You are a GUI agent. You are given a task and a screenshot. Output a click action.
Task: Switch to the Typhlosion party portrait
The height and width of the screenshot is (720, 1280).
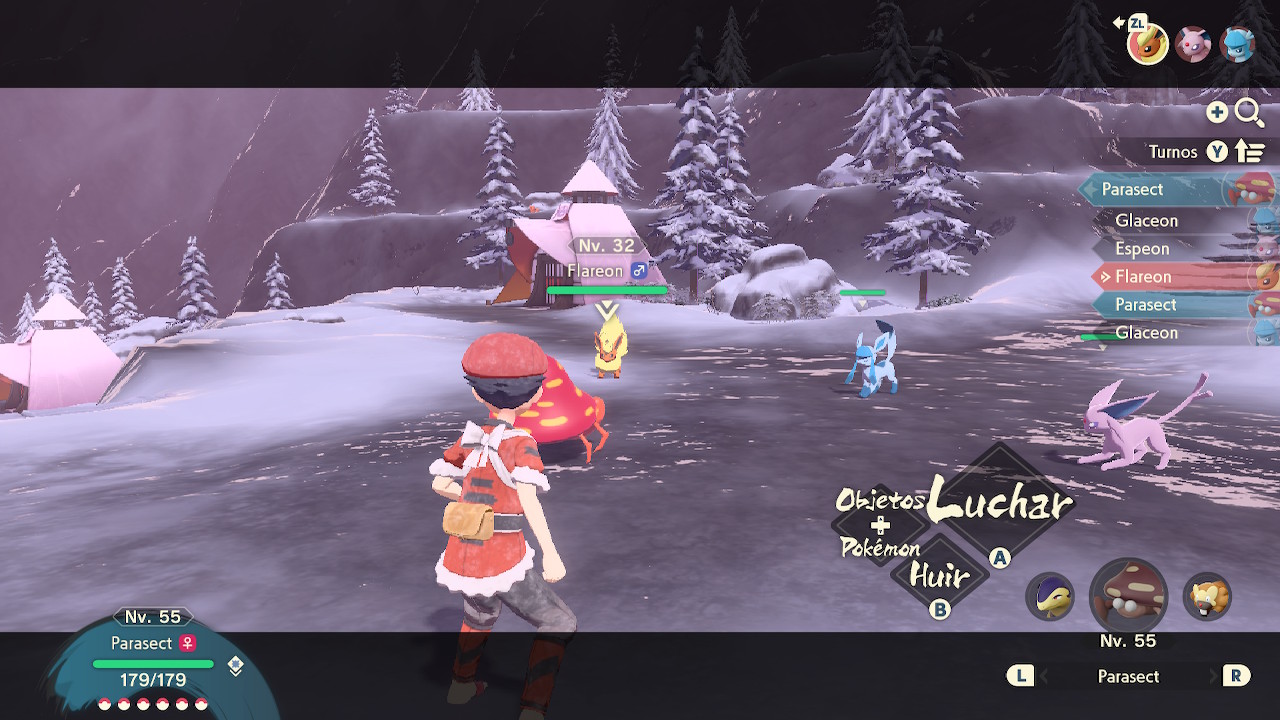coord(1050,597)
